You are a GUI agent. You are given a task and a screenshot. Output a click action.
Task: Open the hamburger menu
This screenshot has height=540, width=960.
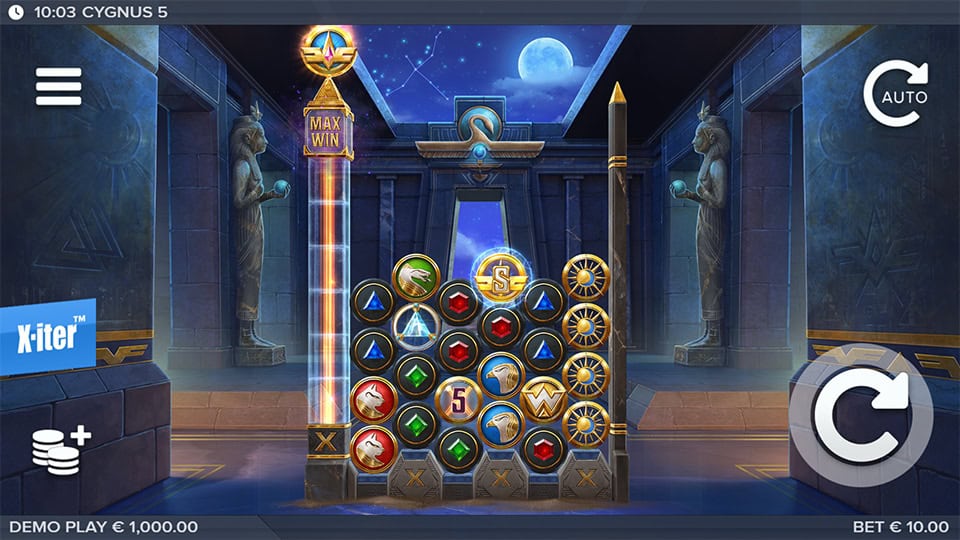(58, 87)
